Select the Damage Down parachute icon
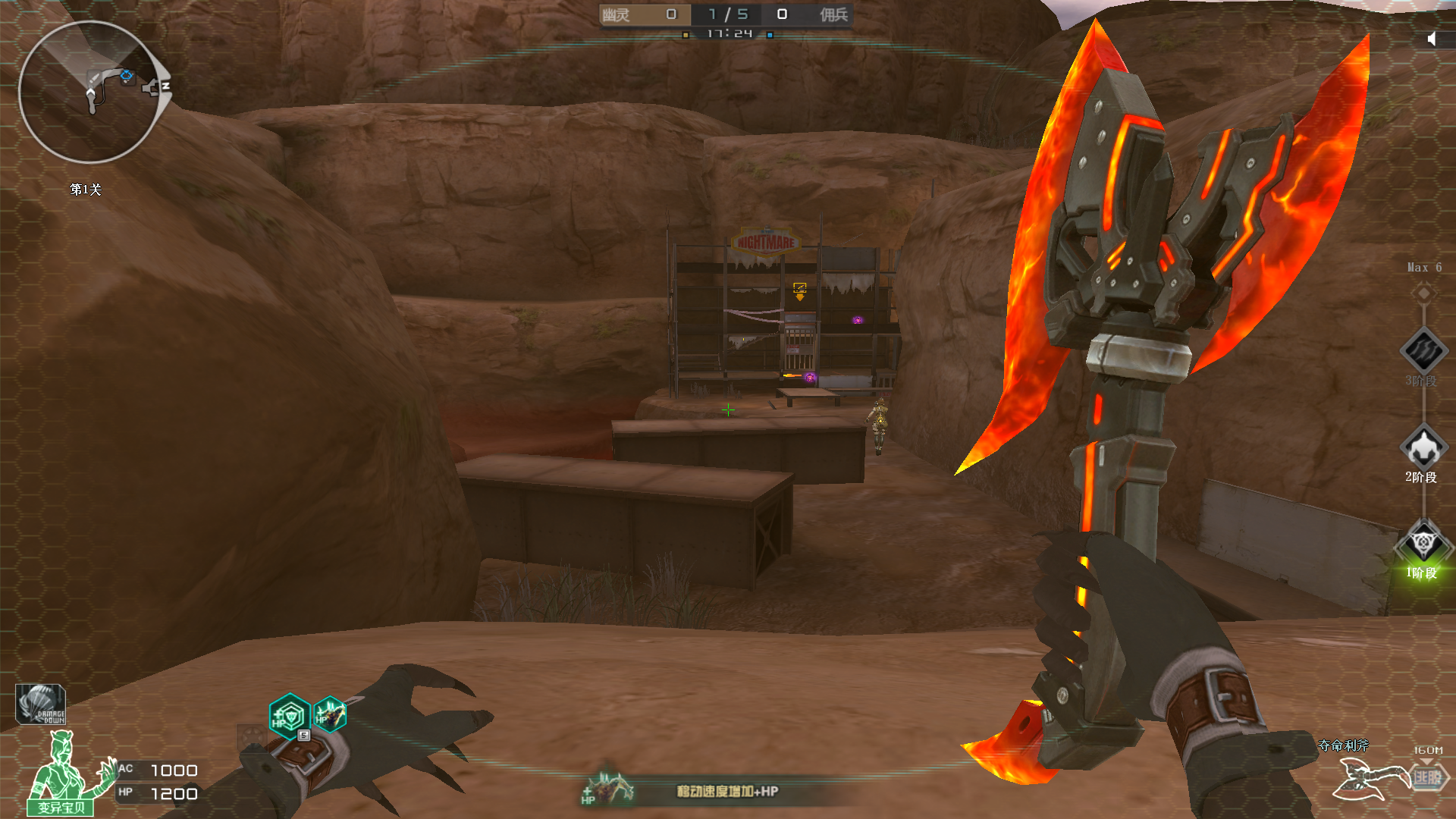 coord(41,704)
